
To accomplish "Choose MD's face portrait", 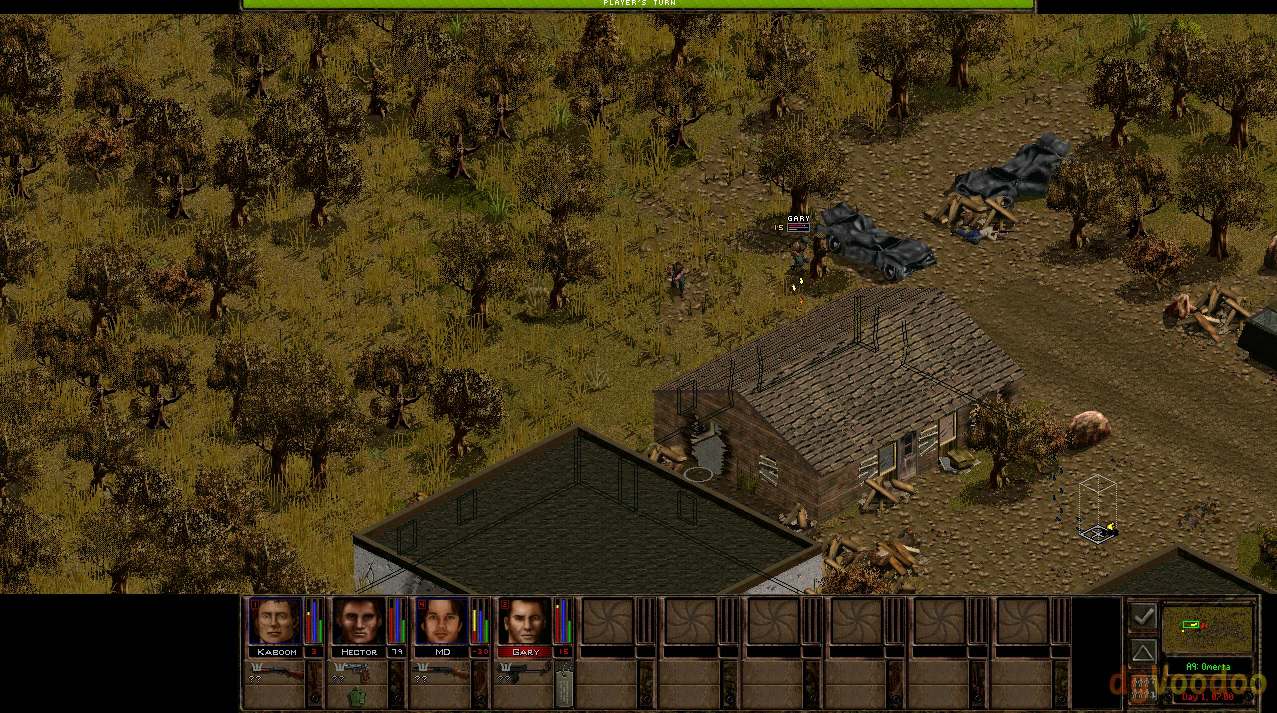I will [x=441, y=621].
